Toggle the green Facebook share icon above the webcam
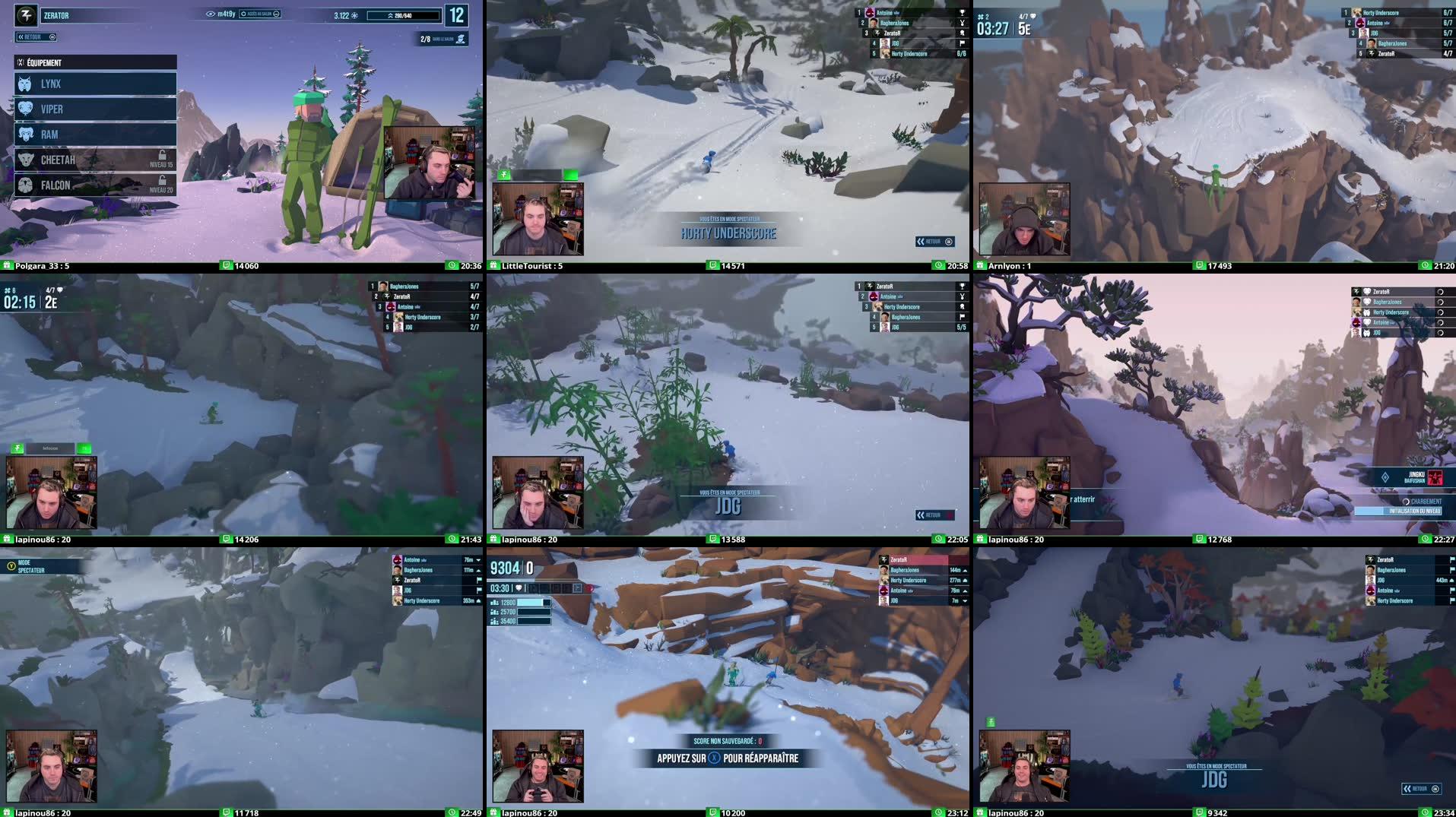 (x=503, y=175)
